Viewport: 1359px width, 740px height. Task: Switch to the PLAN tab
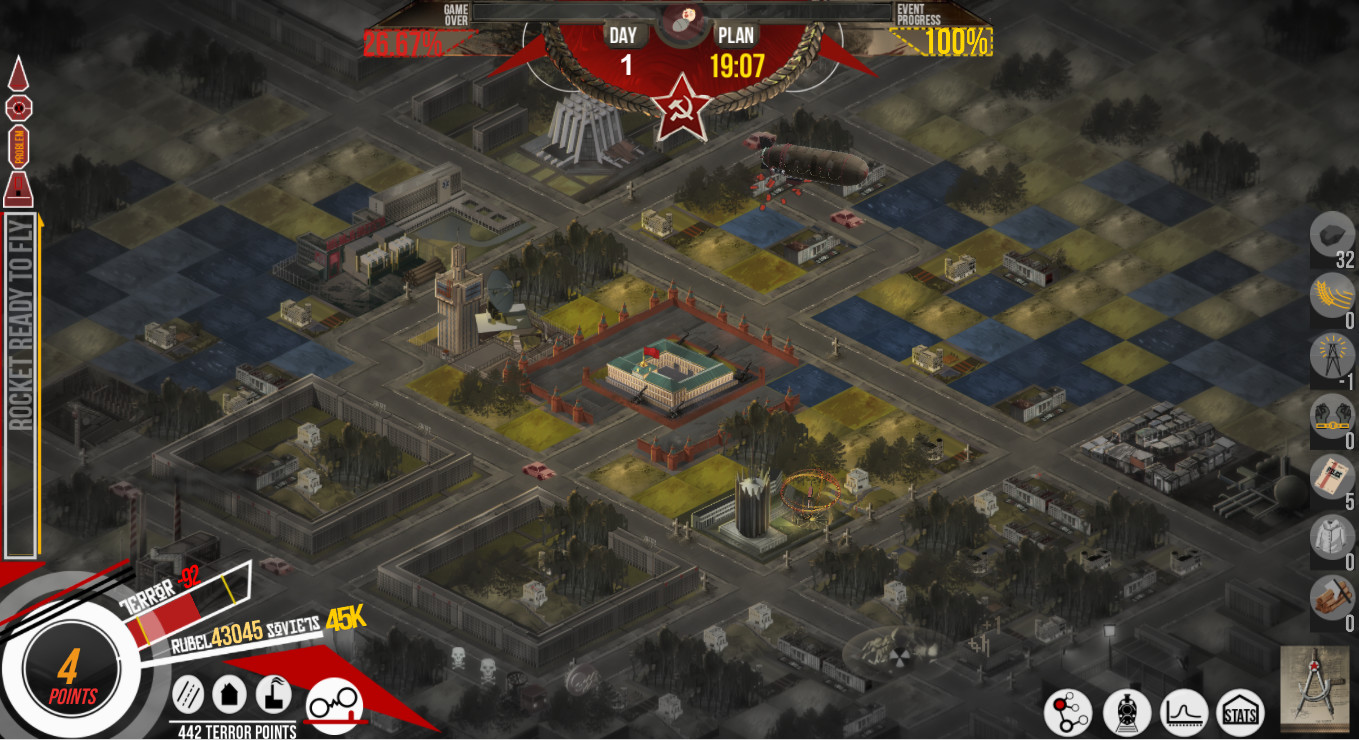tap(737, 35)
